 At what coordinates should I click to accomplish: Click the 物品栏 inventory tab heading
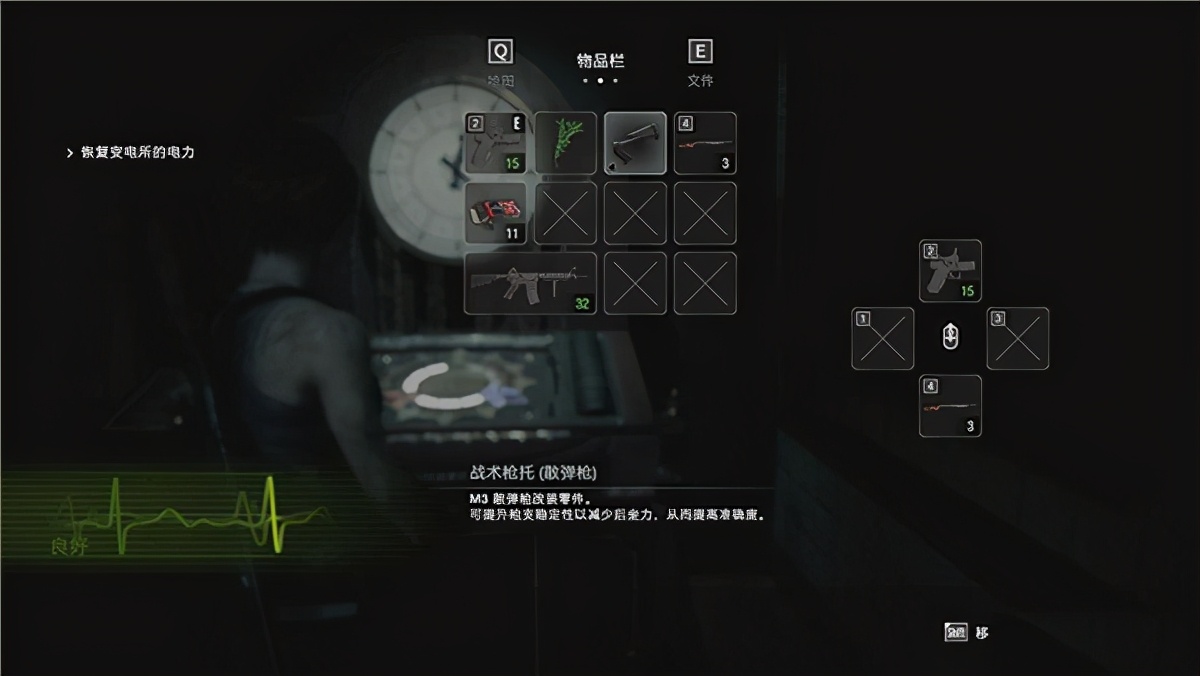(x=600, y=60)
